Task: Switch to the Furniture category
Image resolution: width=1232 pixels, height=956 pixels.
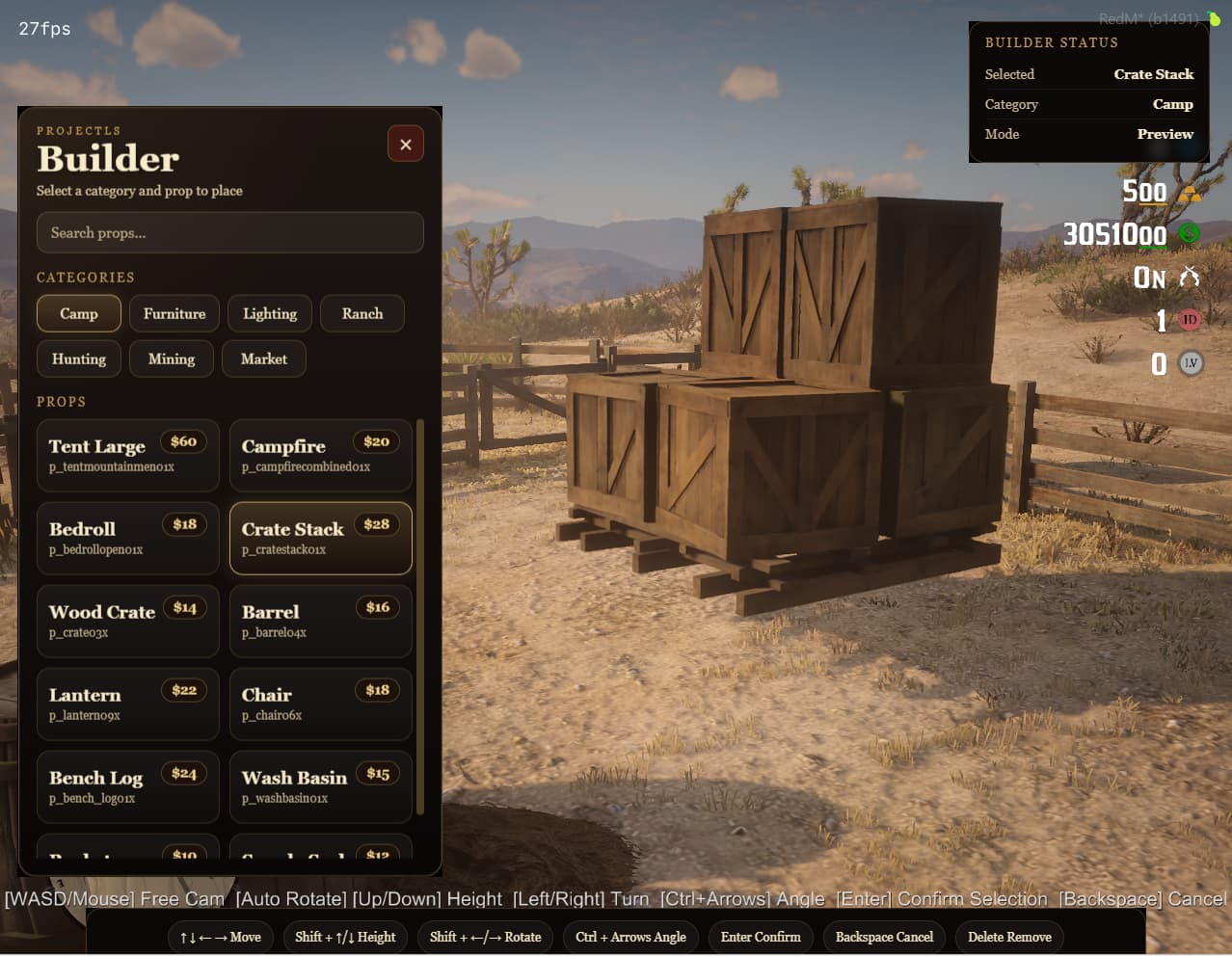Action: 174,314
